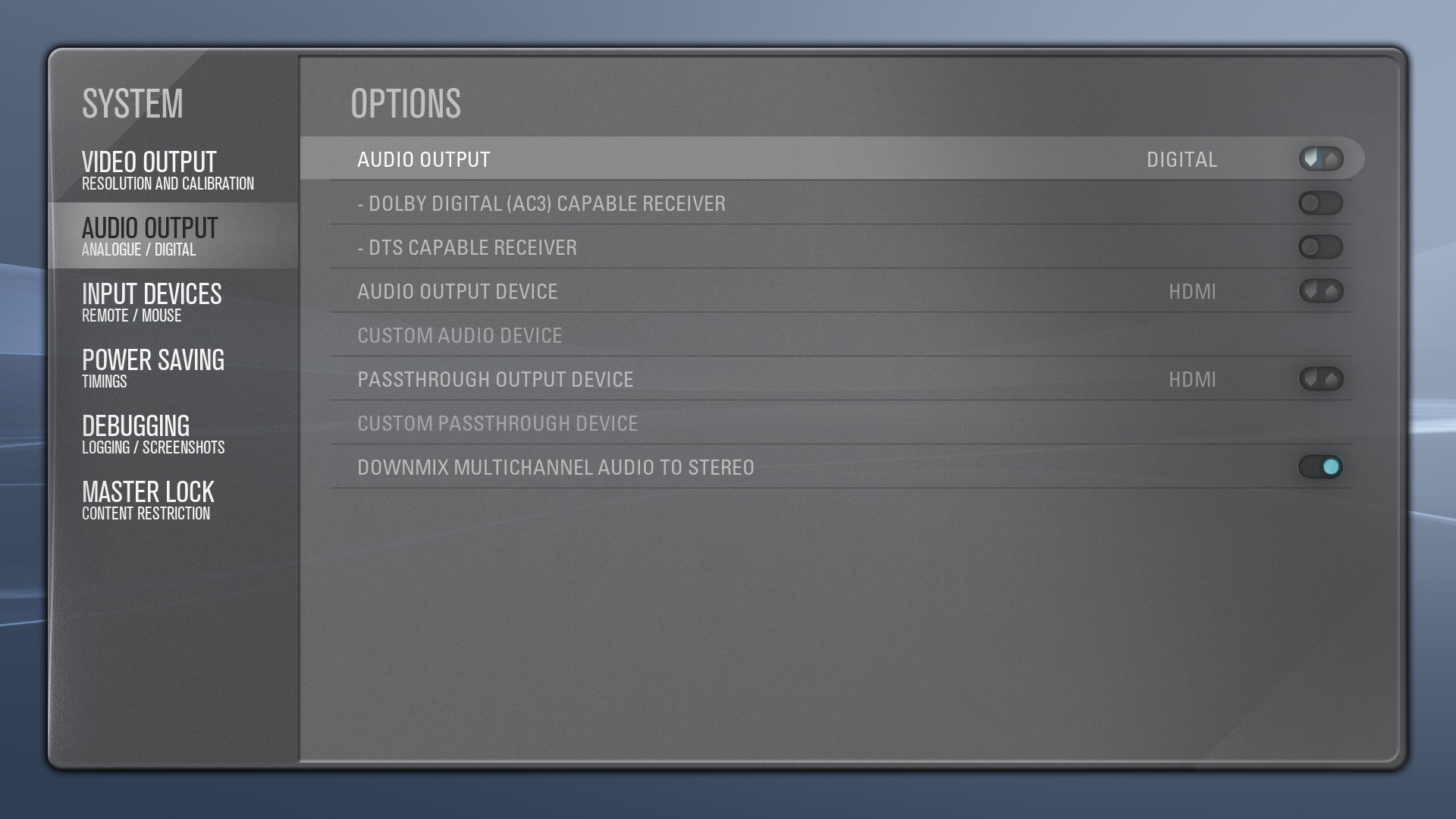The width and height of the screenshot is (1456, 819).
Task: Select the Custom Audio Device entry
Action: pyautogui.click(x=460, y=335)
